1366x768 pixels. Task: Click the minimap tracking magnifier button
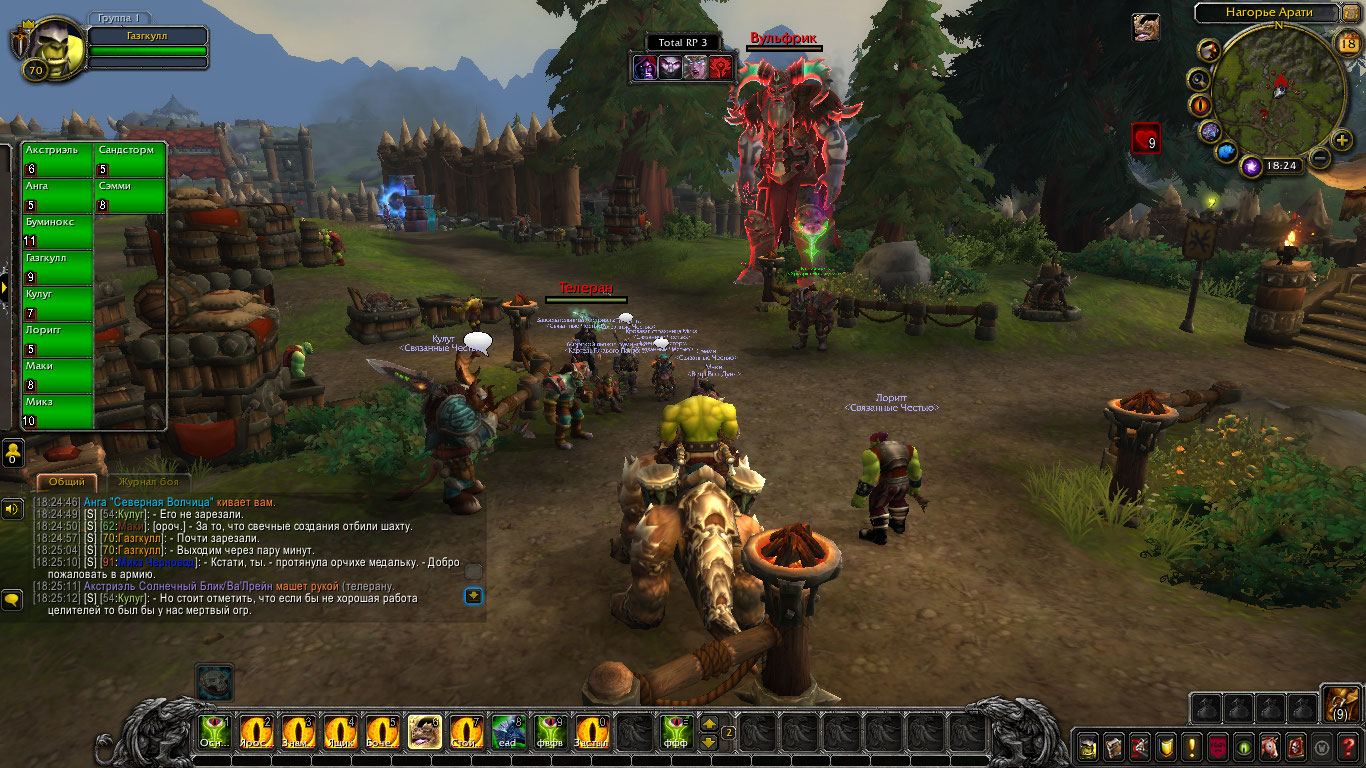[1197, 78]
